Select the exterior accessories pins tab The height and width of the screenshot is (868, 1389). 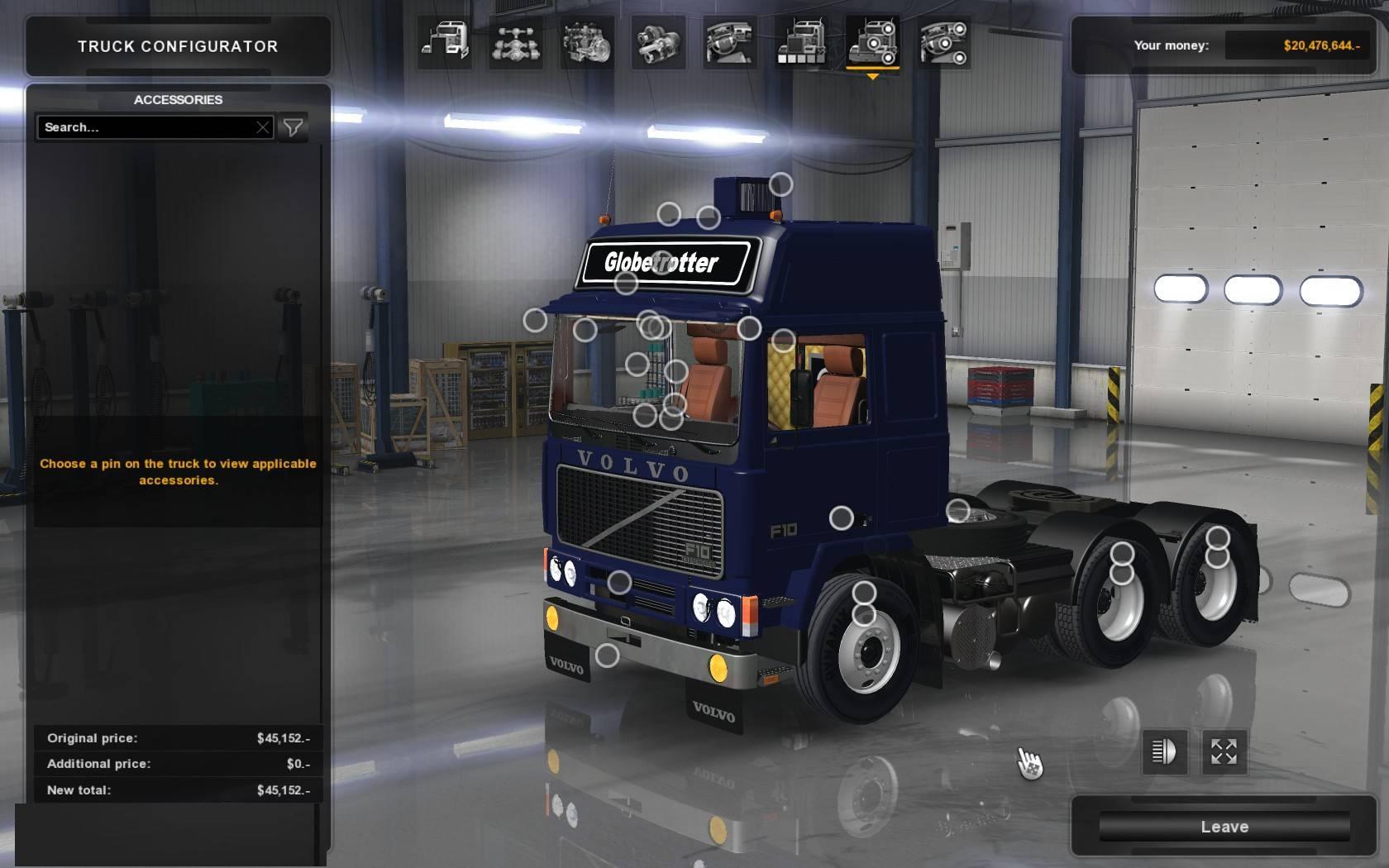[x=872, y=42]
